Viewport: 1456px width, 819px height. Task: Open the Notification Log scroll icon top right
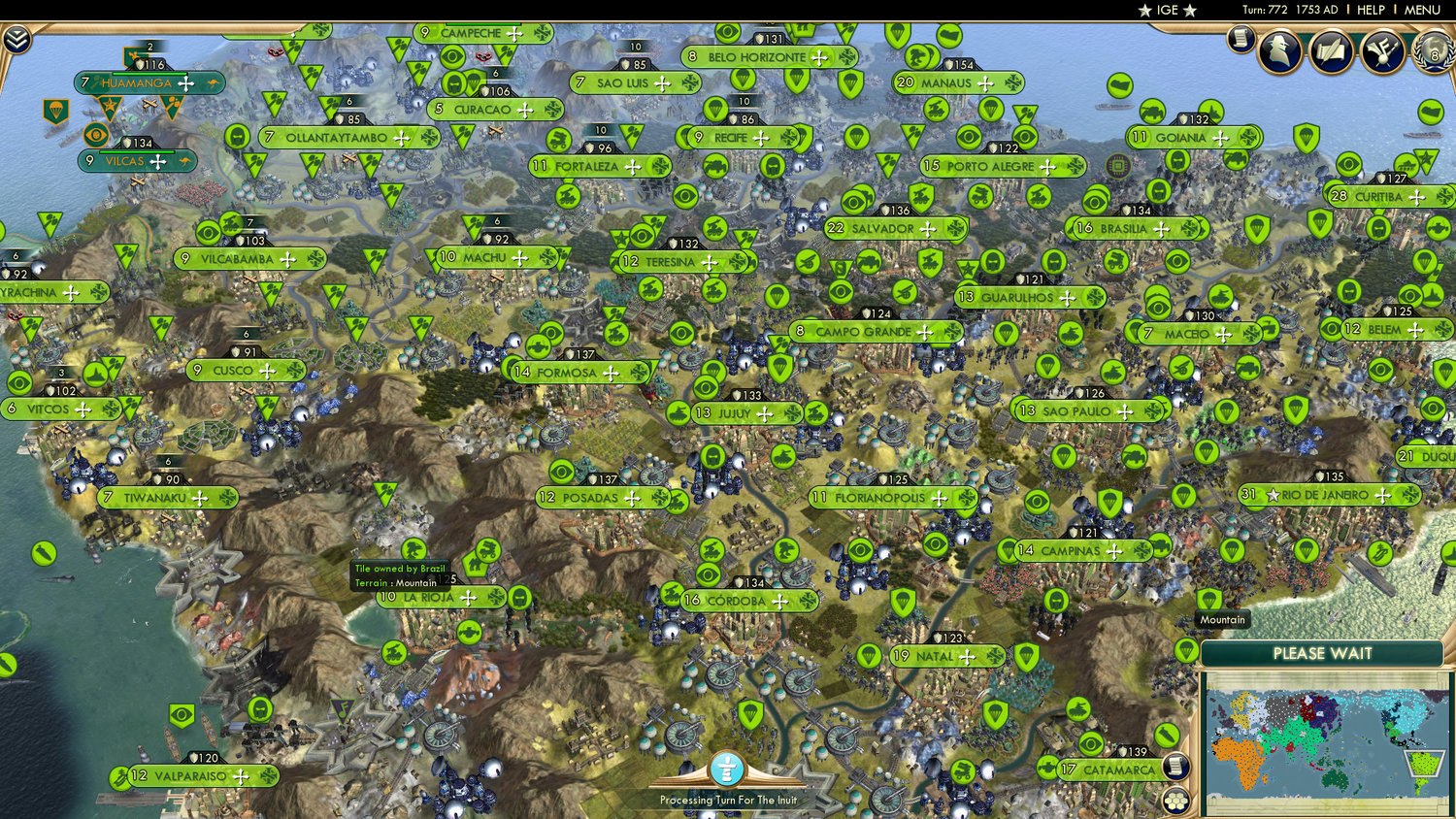pyautogui.click(x=1242, y=42)
